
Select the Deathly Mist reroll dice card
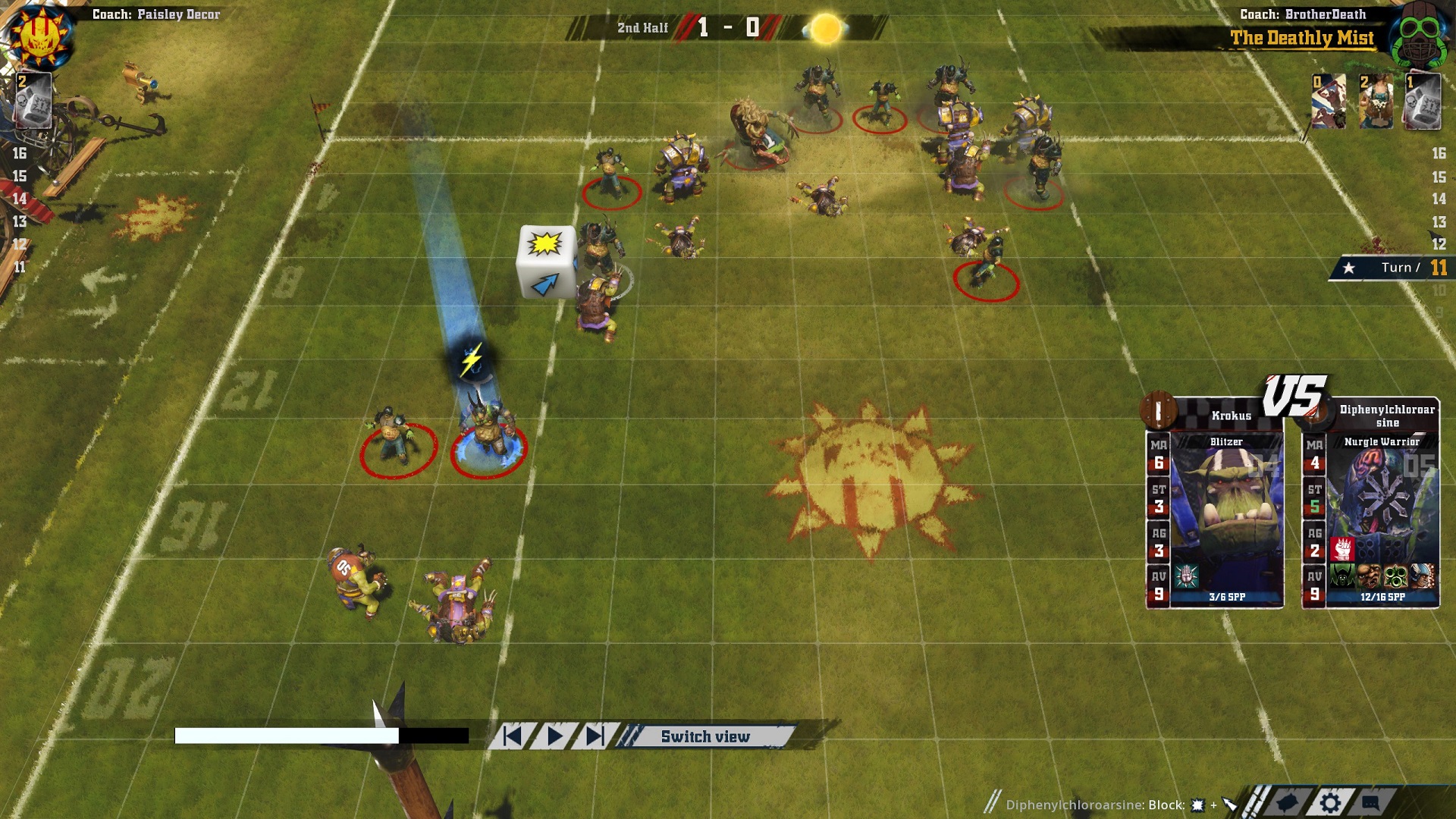click(1422, 102)
